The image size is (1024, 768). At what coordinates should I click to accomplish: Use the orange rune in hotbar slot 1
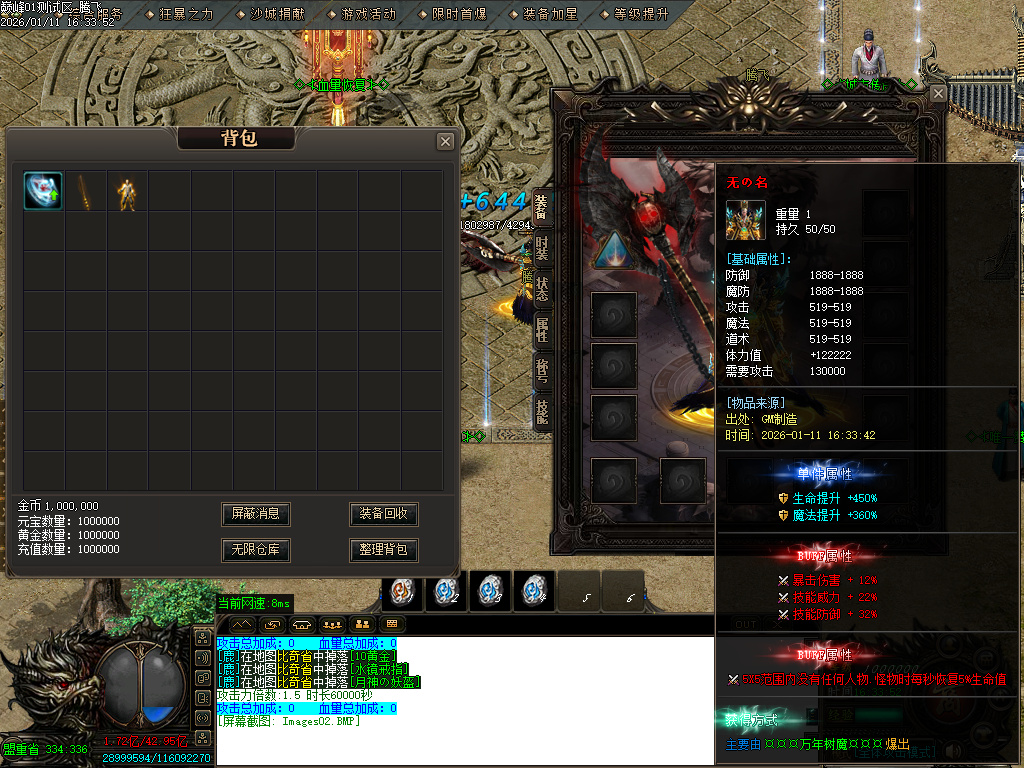tap(403, 591)
